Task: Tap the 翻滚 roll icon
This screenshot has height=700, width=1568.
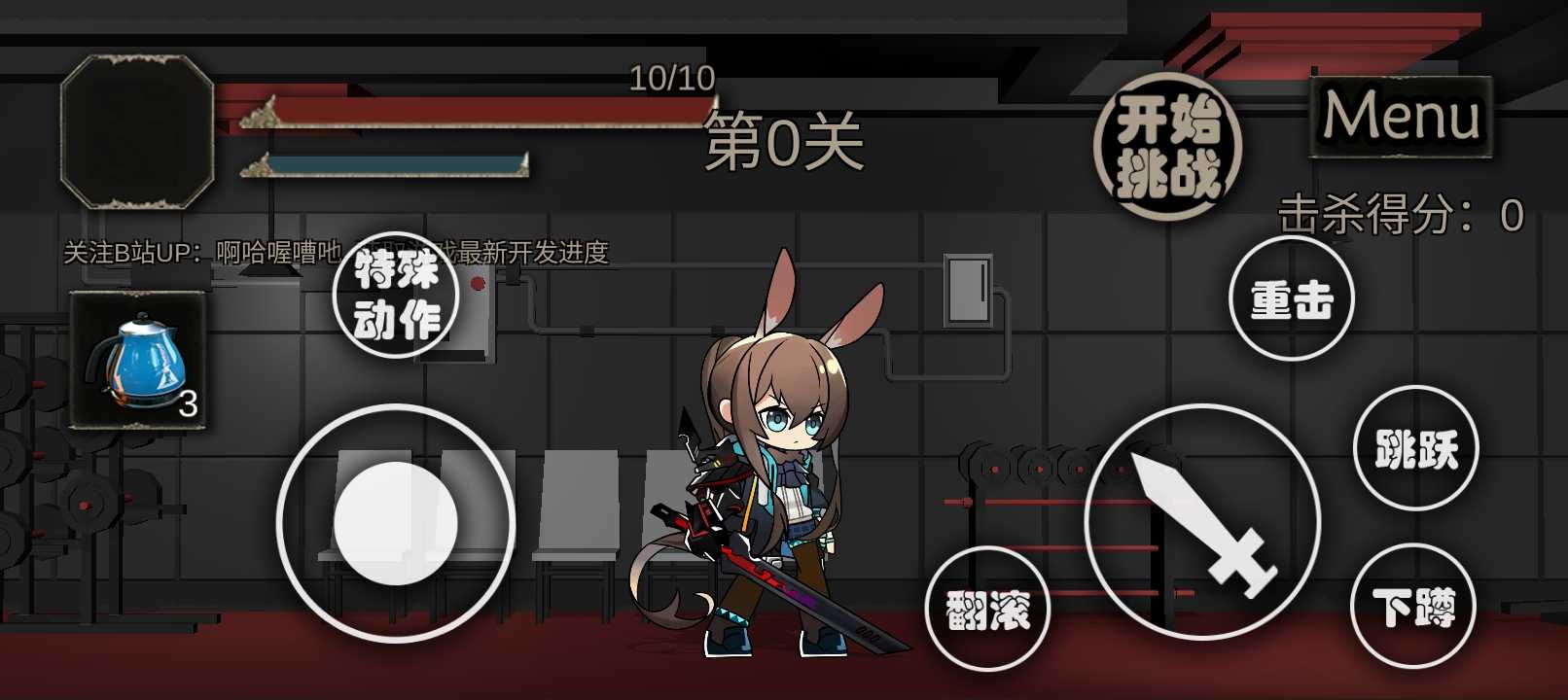Action: coord(991,610)
